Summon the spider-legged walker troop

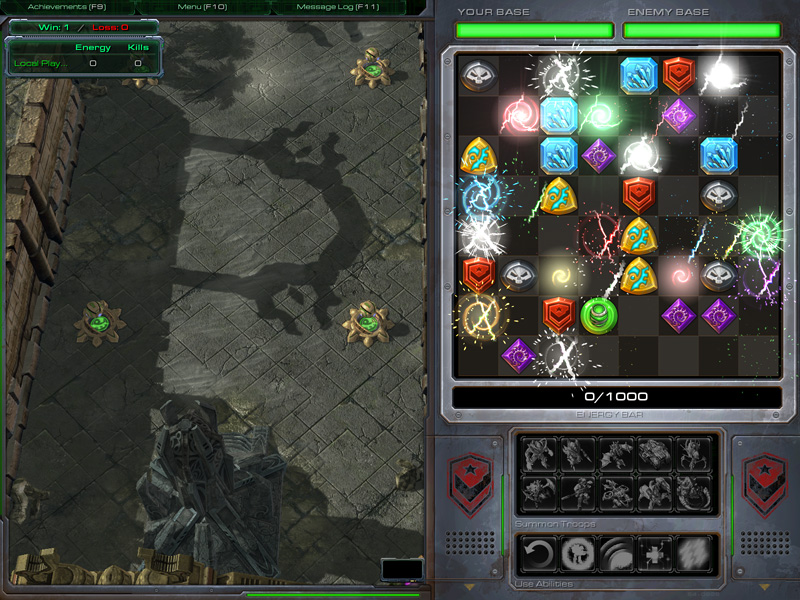click(694, 455)
